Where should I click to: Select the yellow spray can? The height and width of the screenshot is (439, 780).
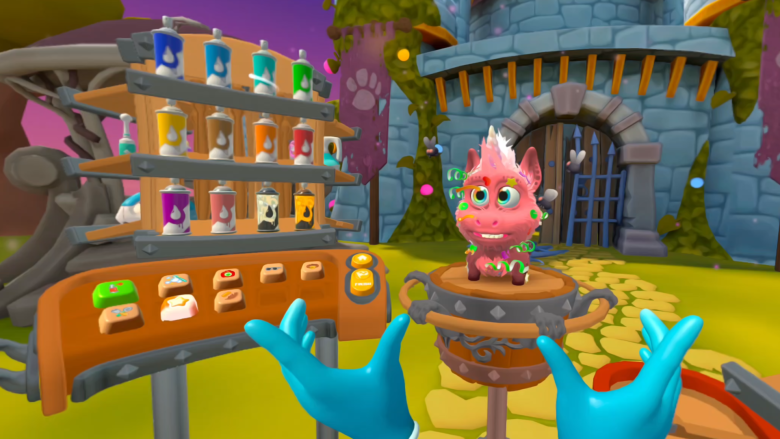(171, 131)
